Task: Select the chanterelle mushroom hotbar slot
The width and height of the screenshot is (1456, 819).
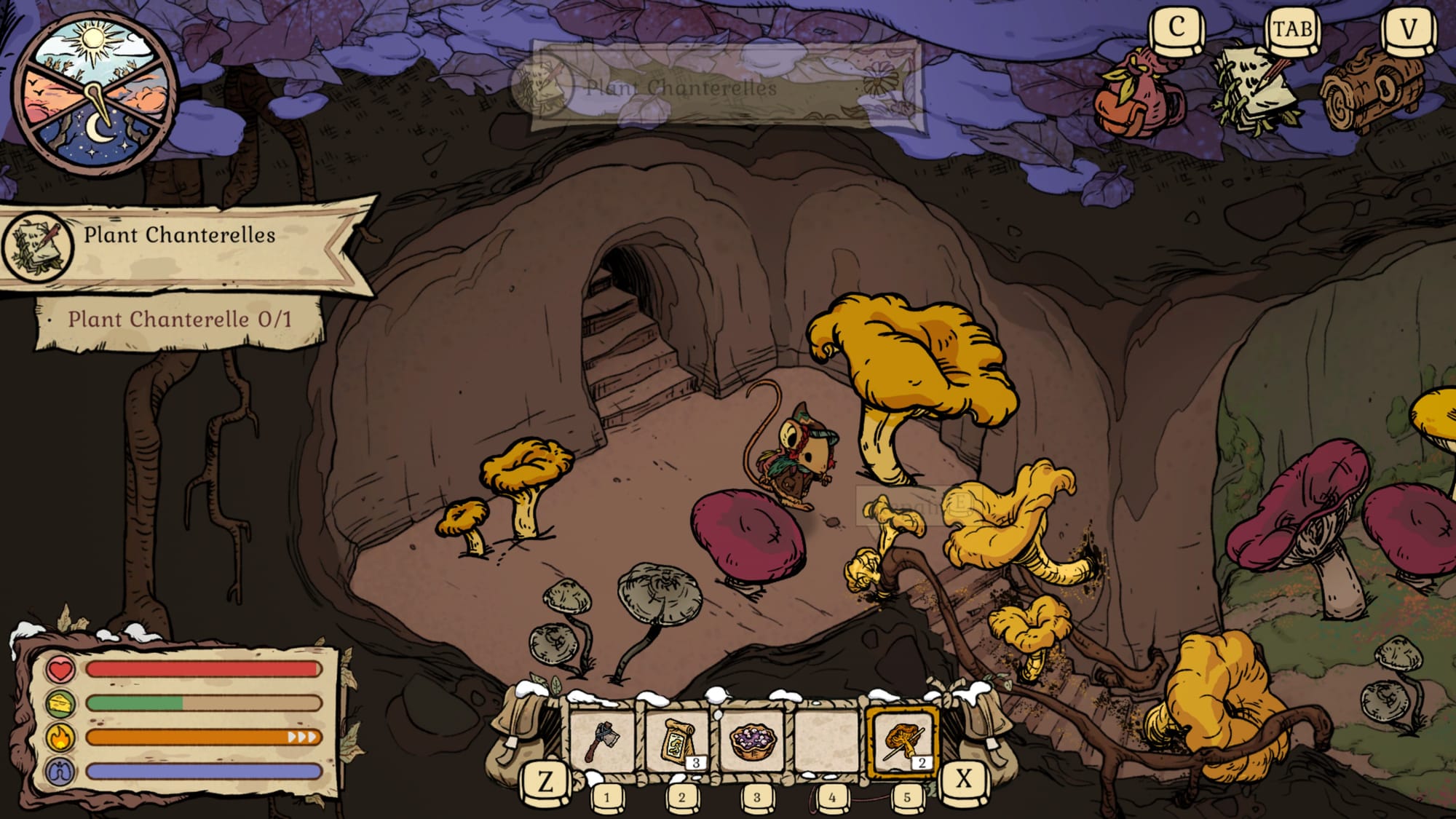Action: pyautogui.click(x=903, y=740)
